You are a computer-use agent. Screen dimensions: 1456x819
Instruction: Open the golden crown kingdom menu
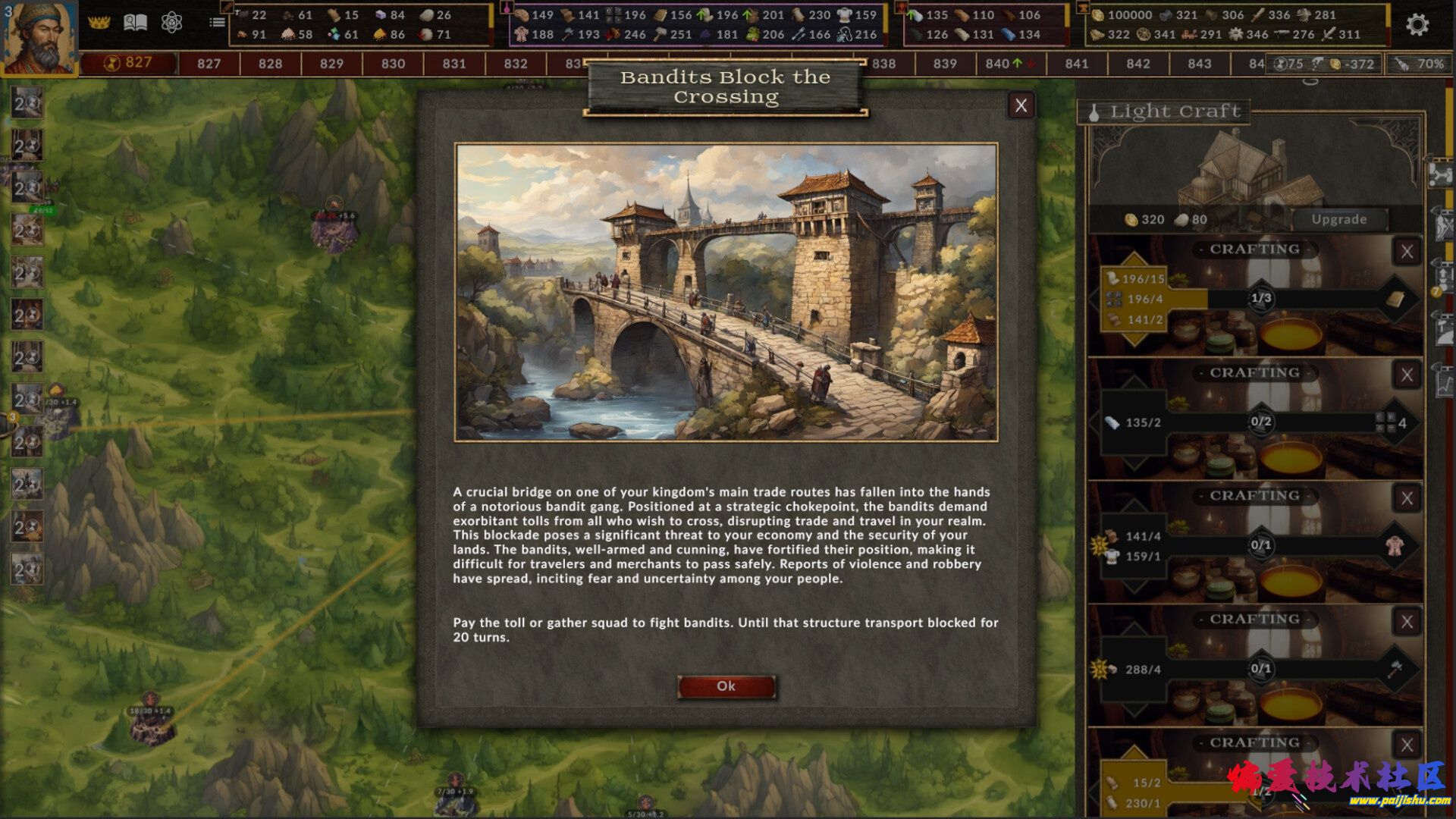click(99, 23)
